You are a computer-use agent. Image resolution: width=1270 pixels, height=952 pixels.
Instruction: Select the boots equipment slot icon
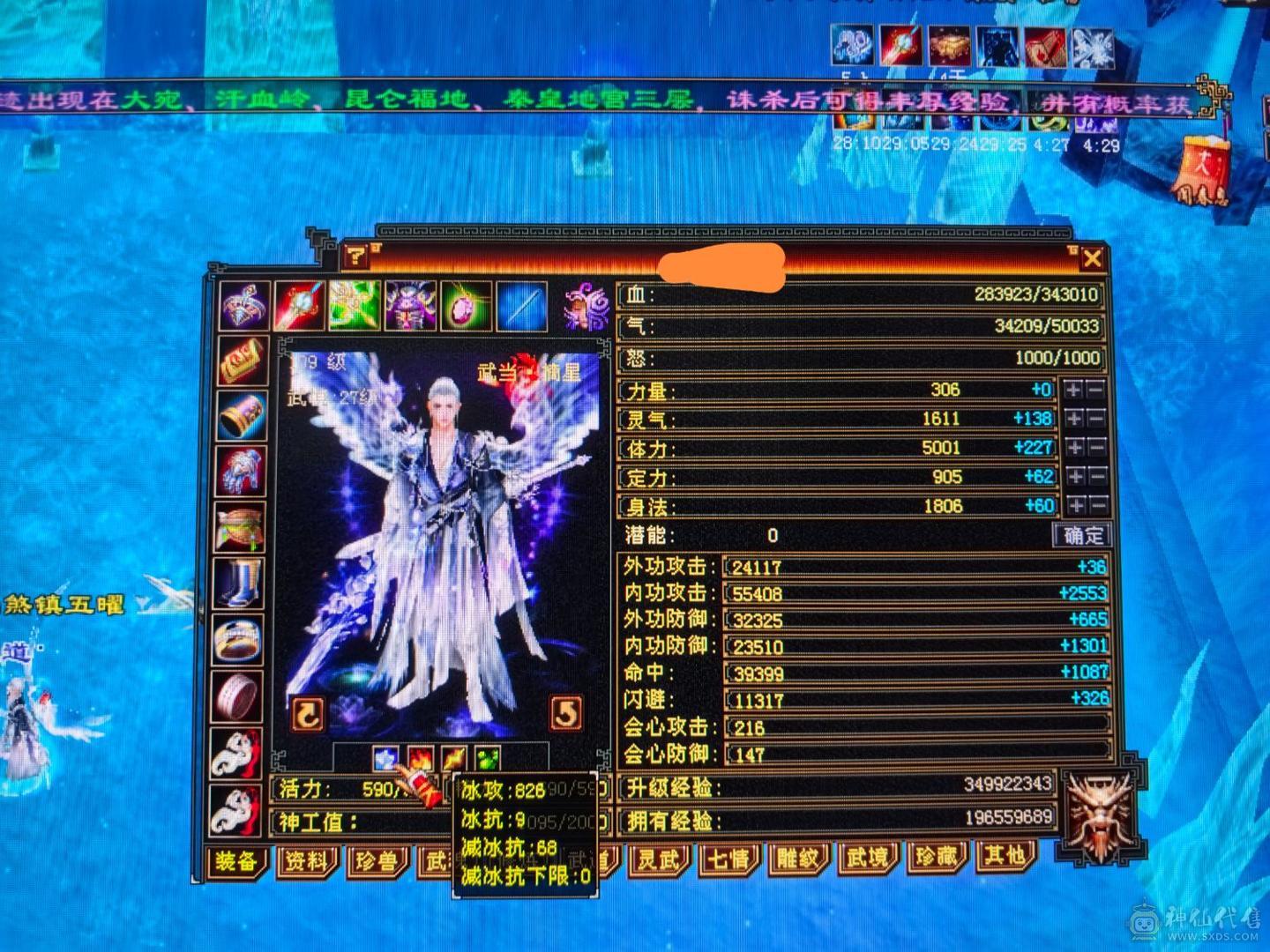pyautogui.click(x=243, y=582)
